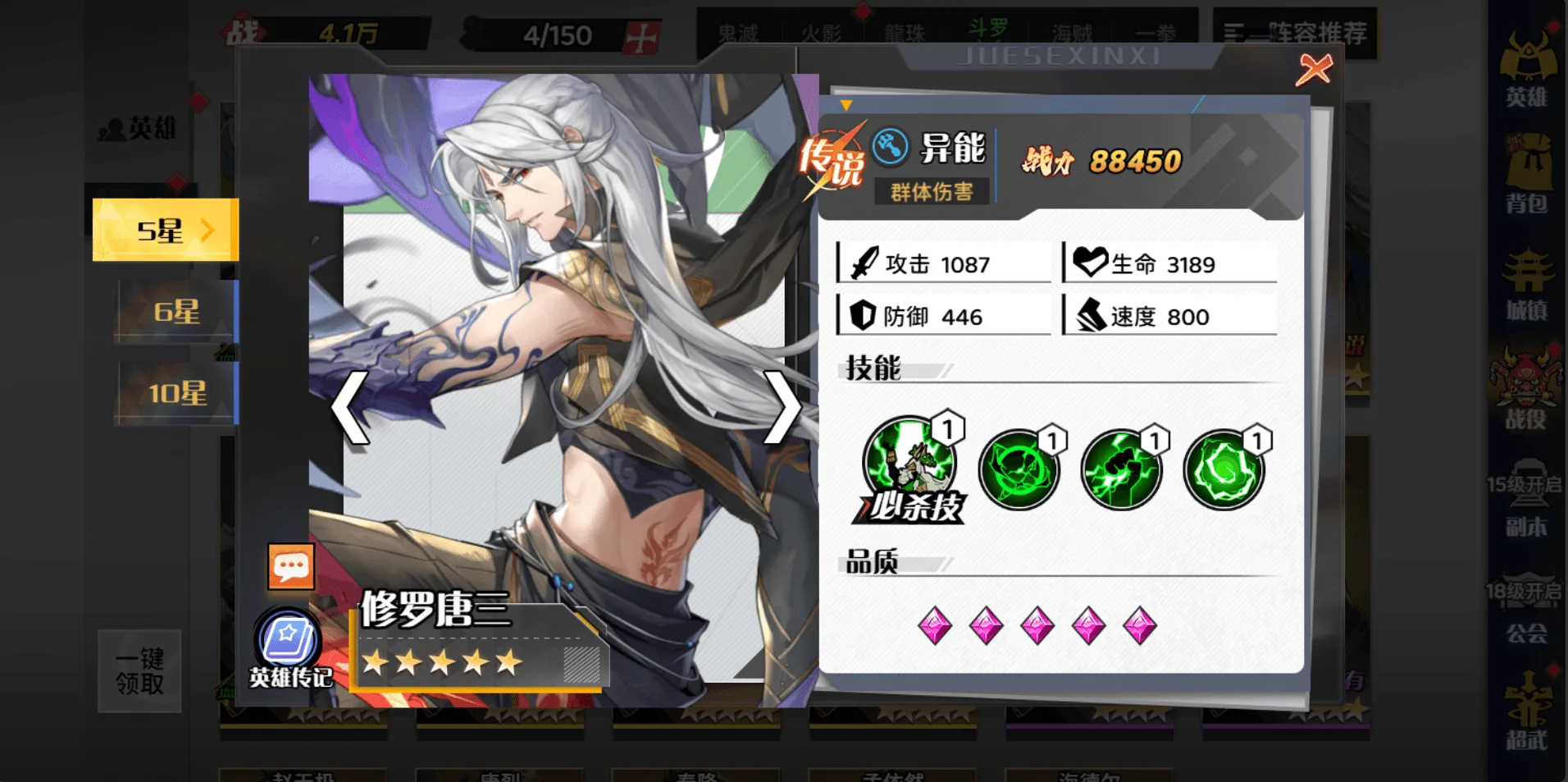The image size is (1568, 782).
Task: Close the hero info popup
Action: pyautogui.click(x=1314, y=70)
